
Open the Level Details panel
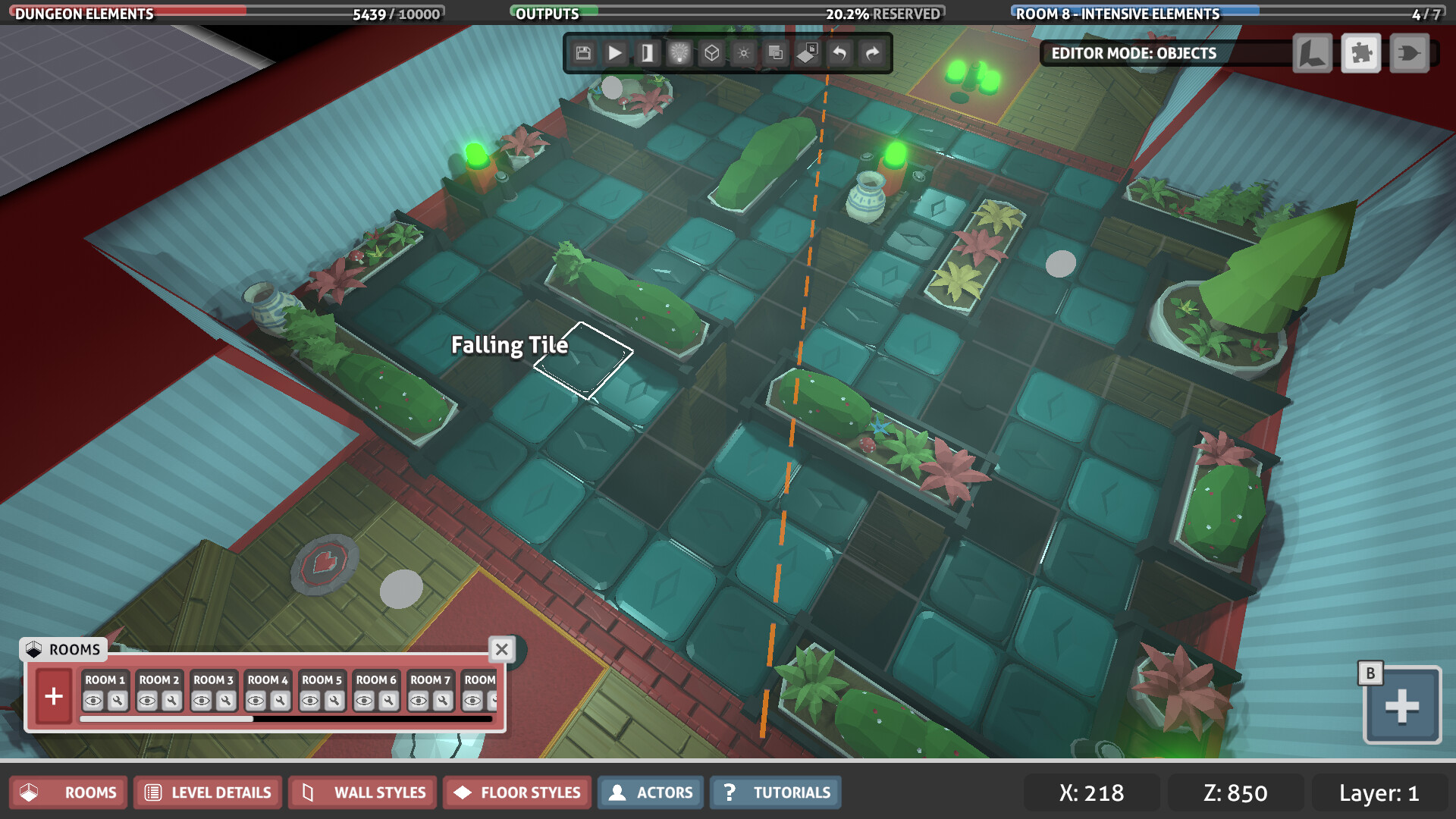[208, 792]
